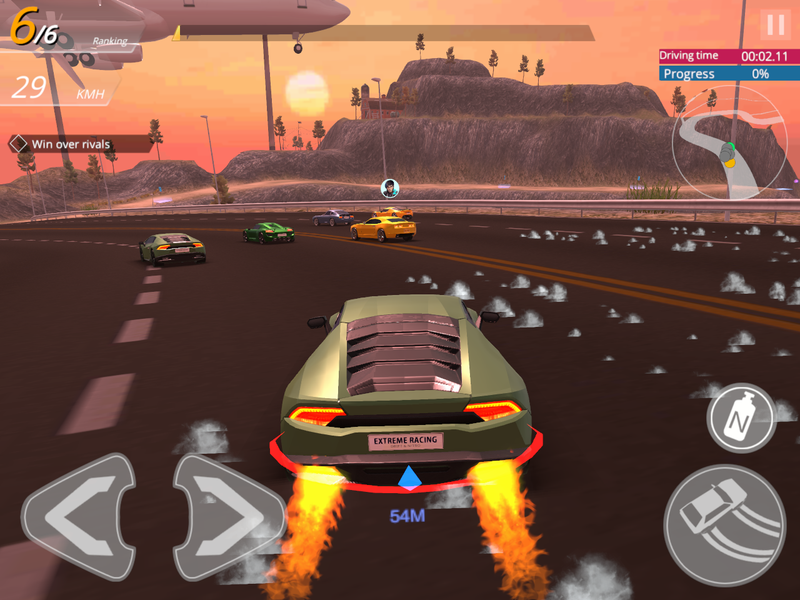Select the "Win over rivals" objective

coord(70,144)
